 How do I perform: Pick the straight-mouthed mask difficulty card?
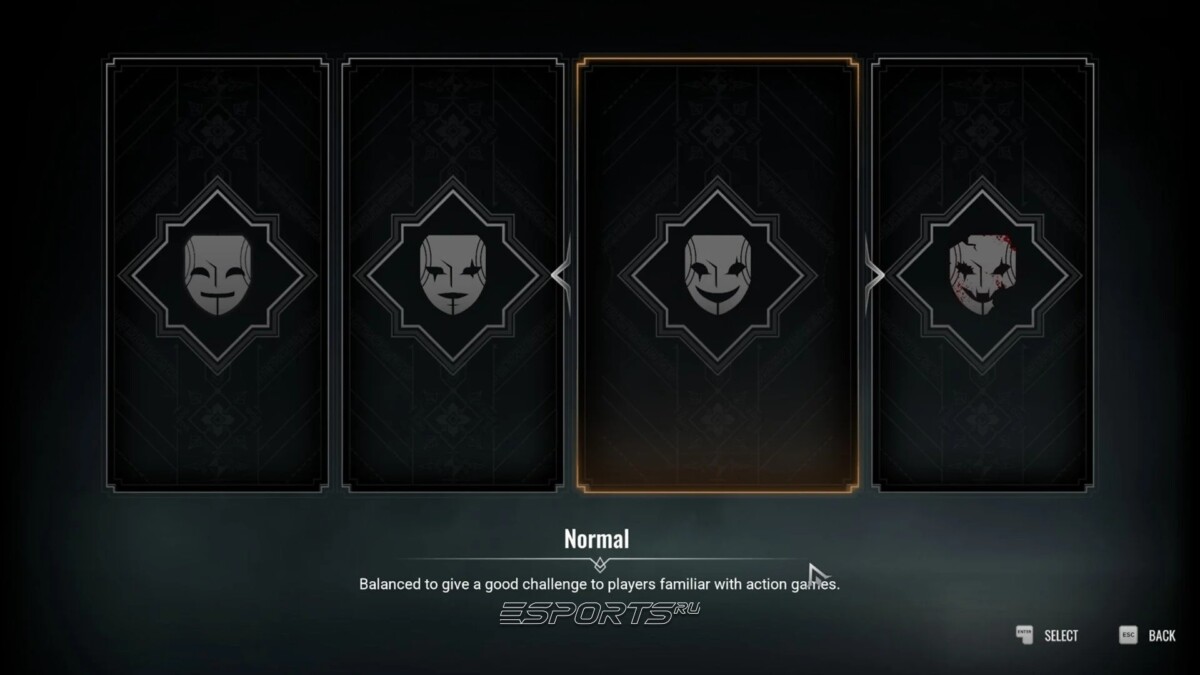coord(453,275)
